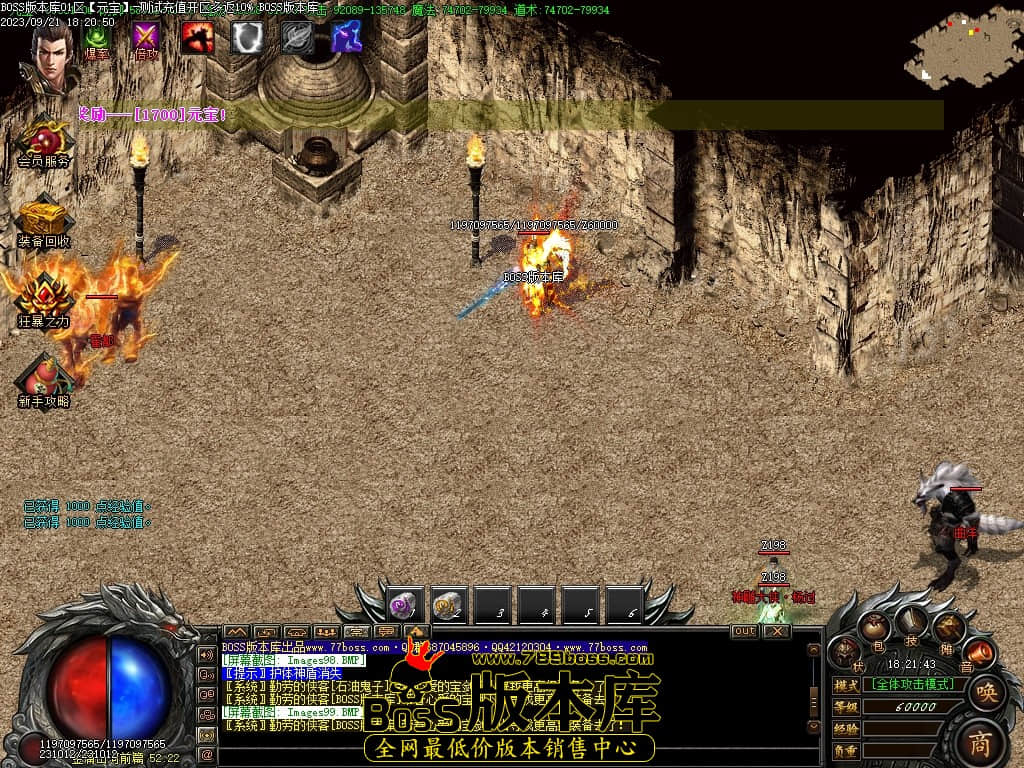
Task: Toggle the 全体攻击模式 attack mode
Action: tap(913, 685)
